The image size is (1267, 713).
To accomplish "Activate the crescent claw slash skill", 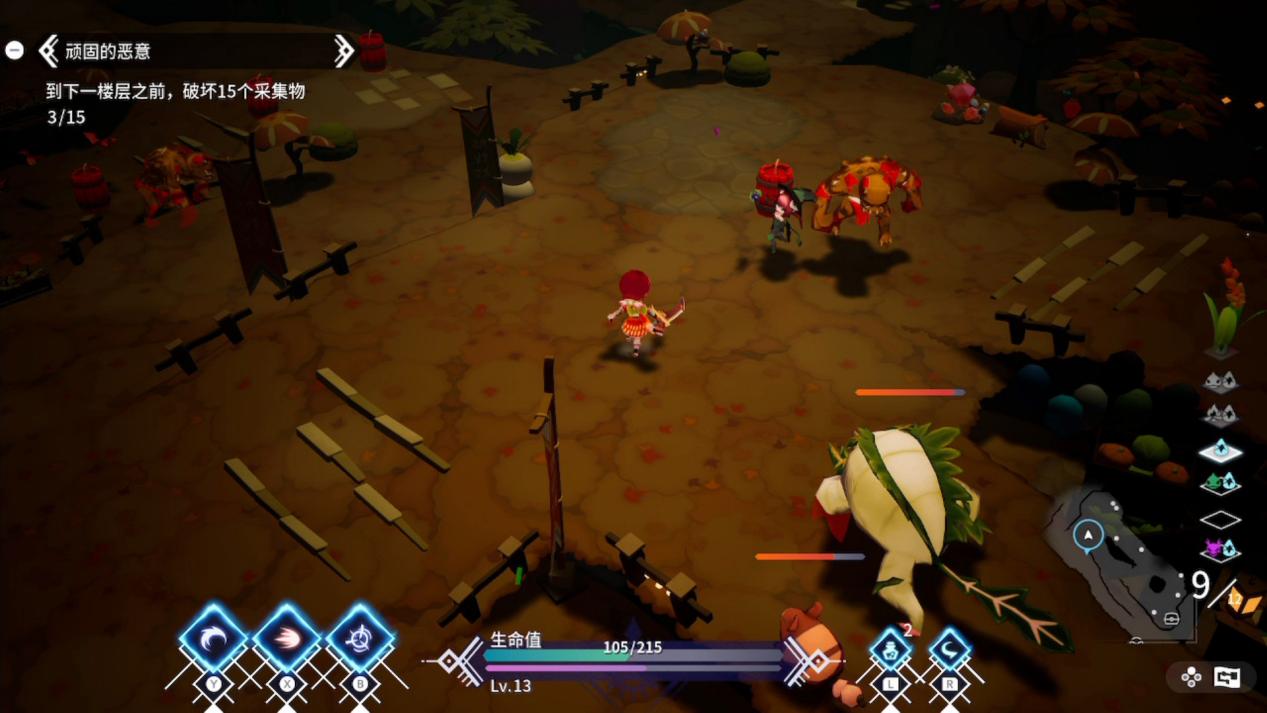I will click(x=213, y=637).
